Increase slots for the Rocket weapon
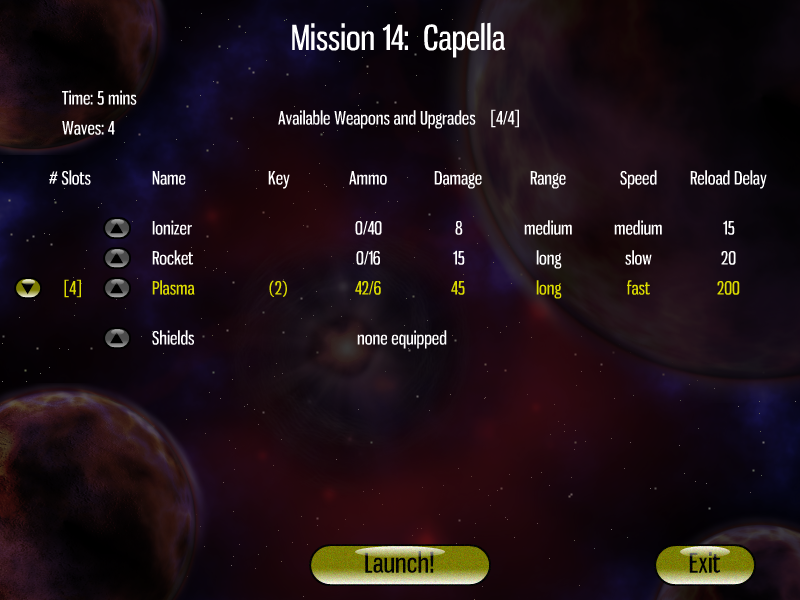Image resolution: width=800 pixels, height=600 pixels. [x=117, y=259]
